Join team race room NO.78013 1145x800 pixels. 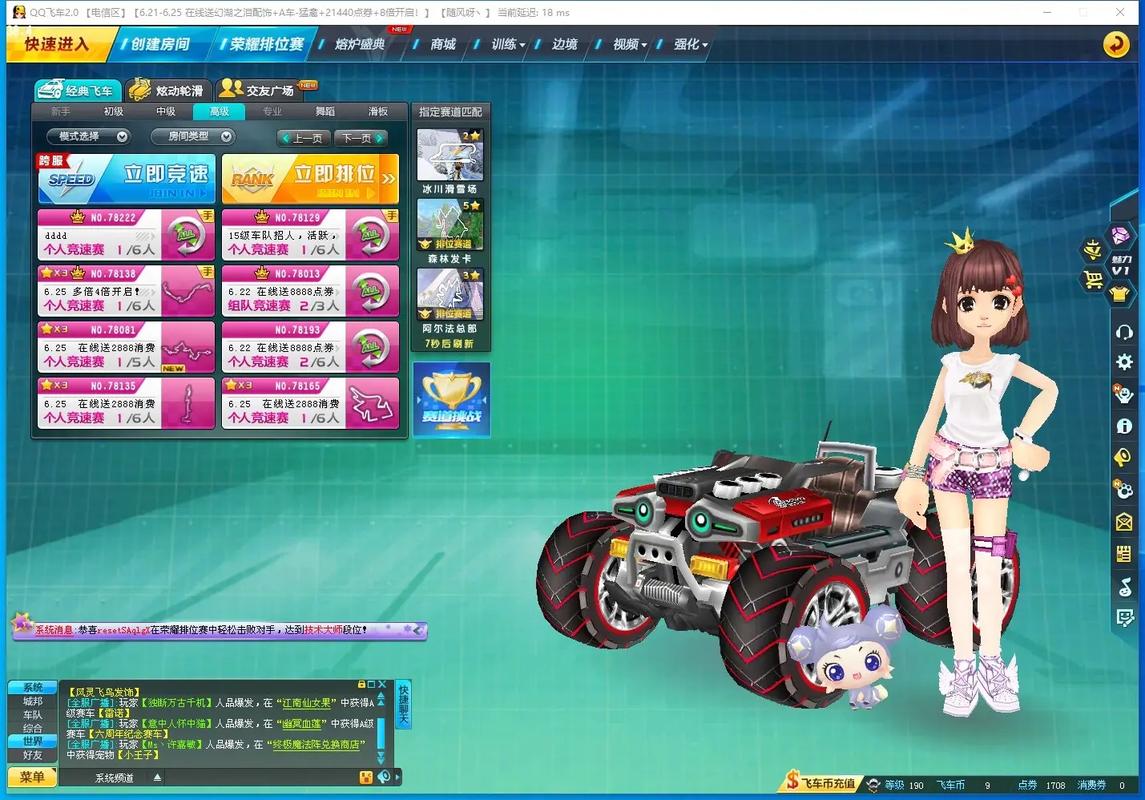[x=310, y=290]
